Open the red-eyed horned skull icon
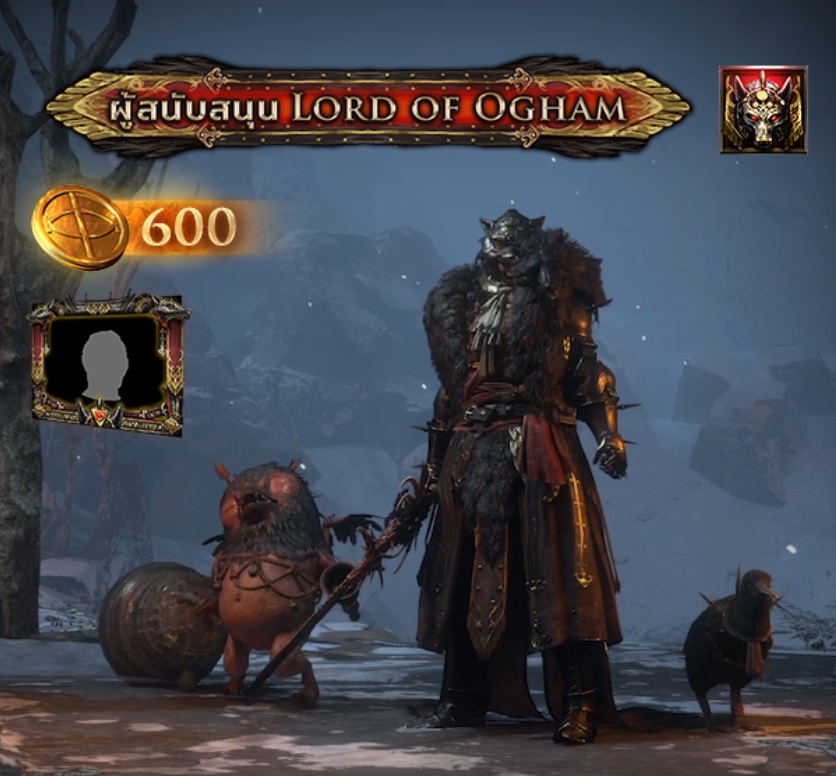The image size is (836, 776). [x=763, y=109]
